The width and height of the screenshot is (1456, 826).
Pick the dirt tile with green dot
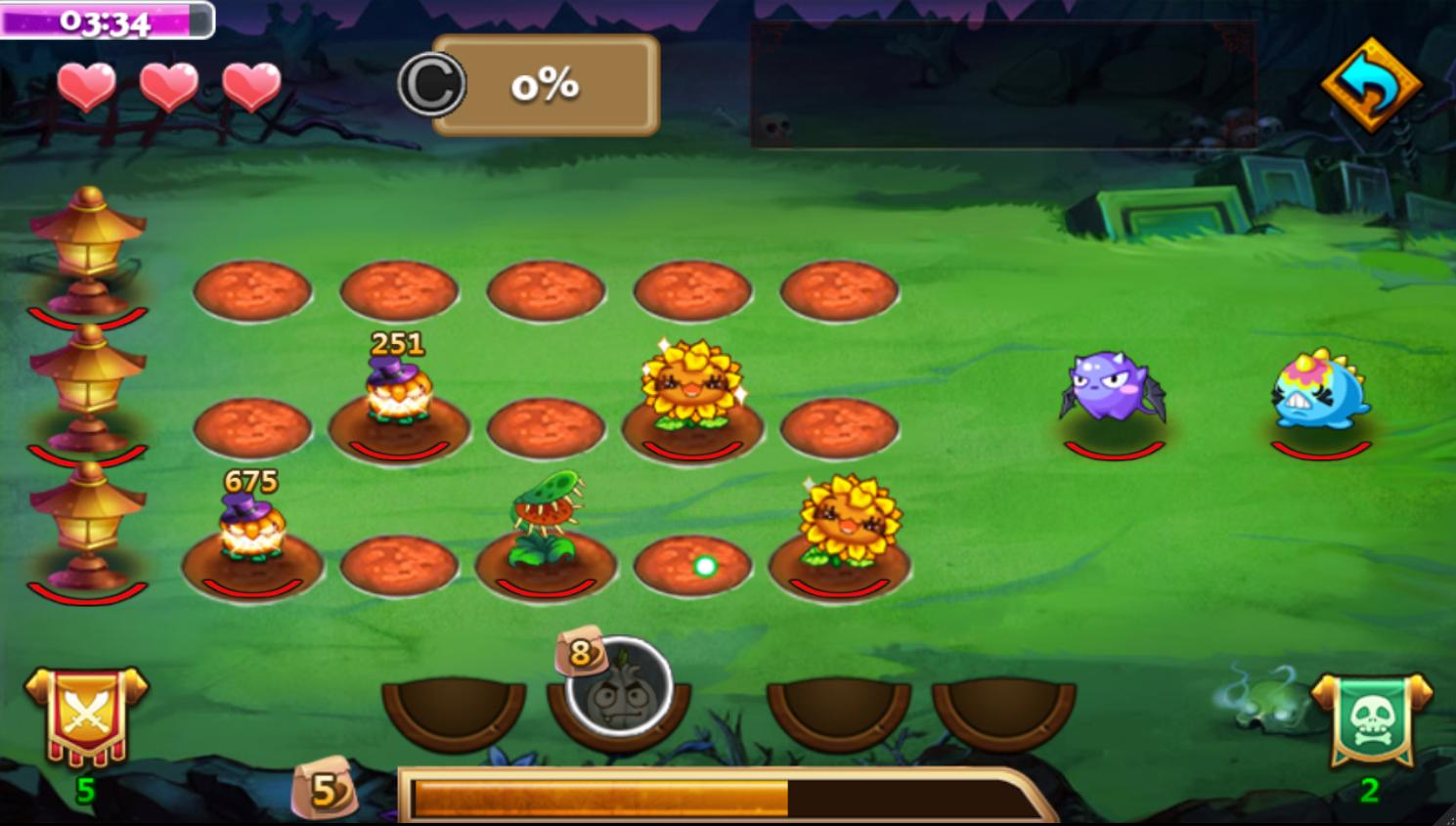[692, 565]
